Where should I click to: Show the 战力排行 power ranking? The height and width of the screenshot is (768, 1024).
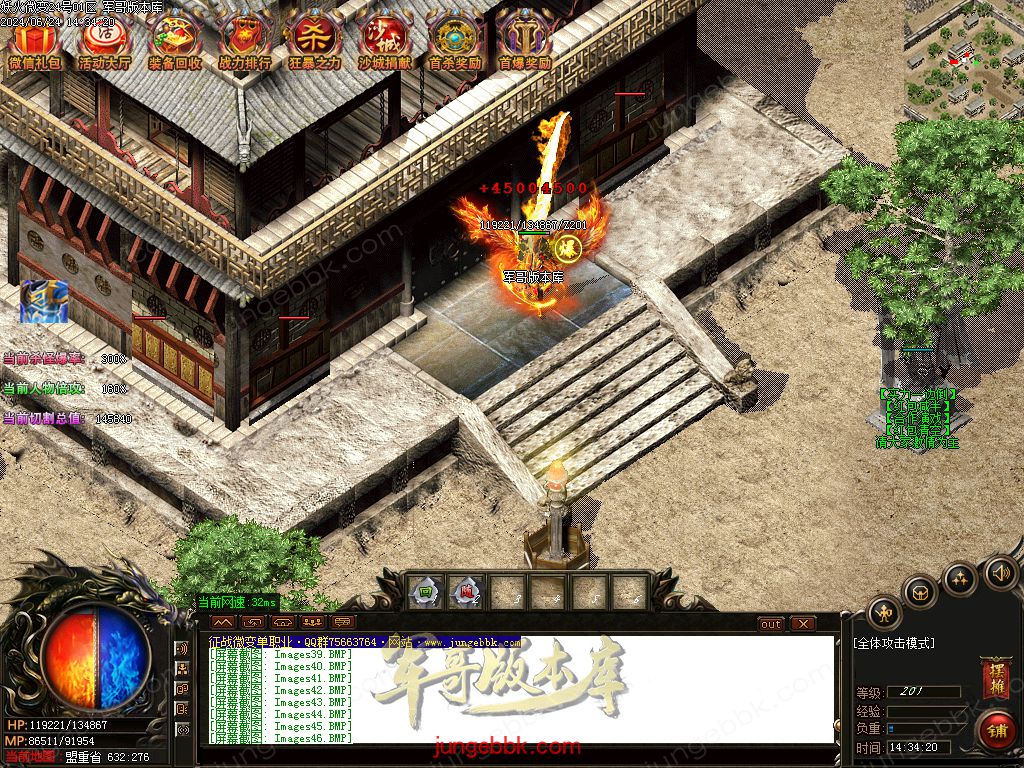pyautogui.click(x=244, y=42)
